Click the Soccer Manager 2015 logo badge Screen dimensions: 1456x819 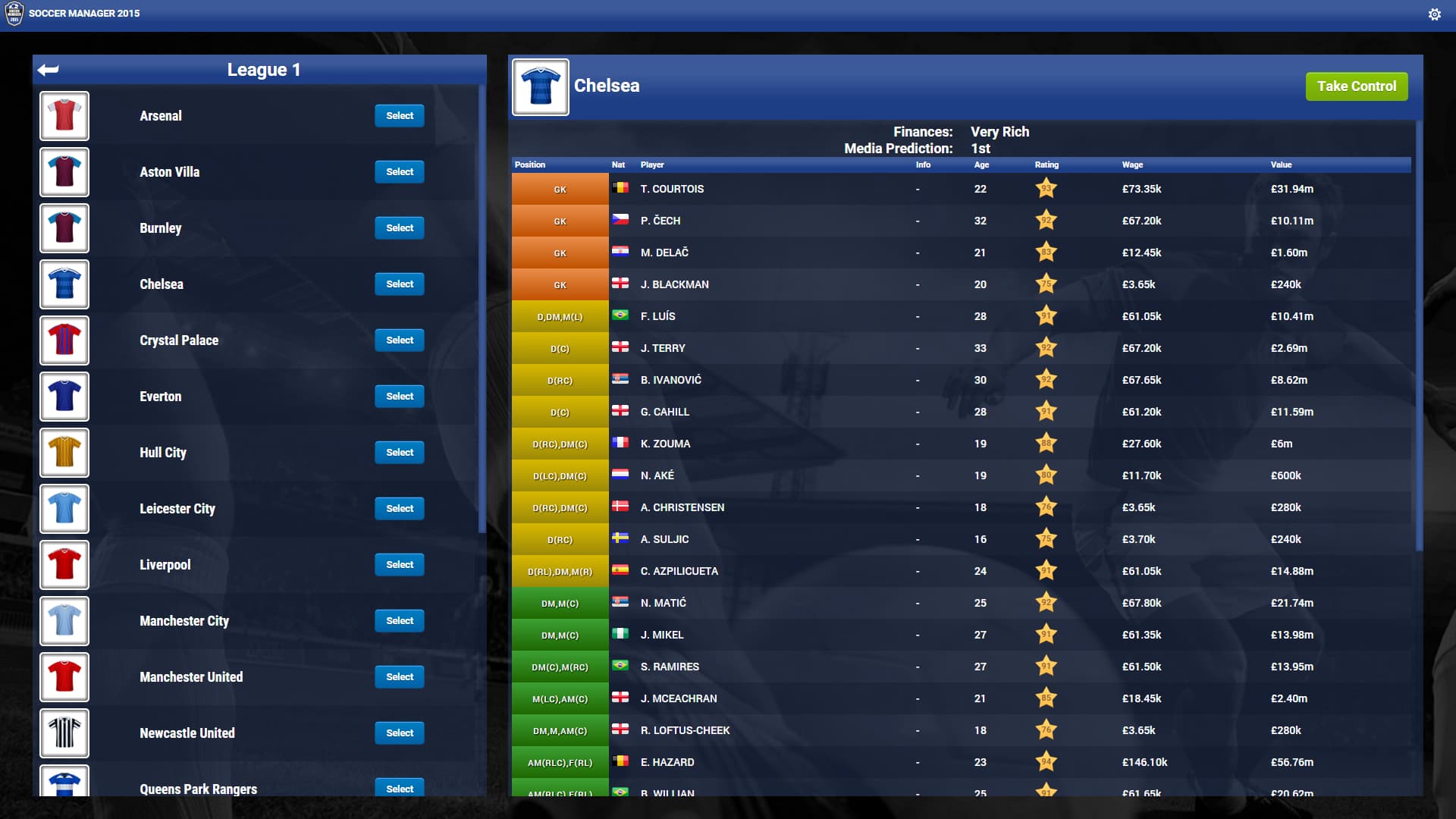pyautogui.click(x=13, y=13)
